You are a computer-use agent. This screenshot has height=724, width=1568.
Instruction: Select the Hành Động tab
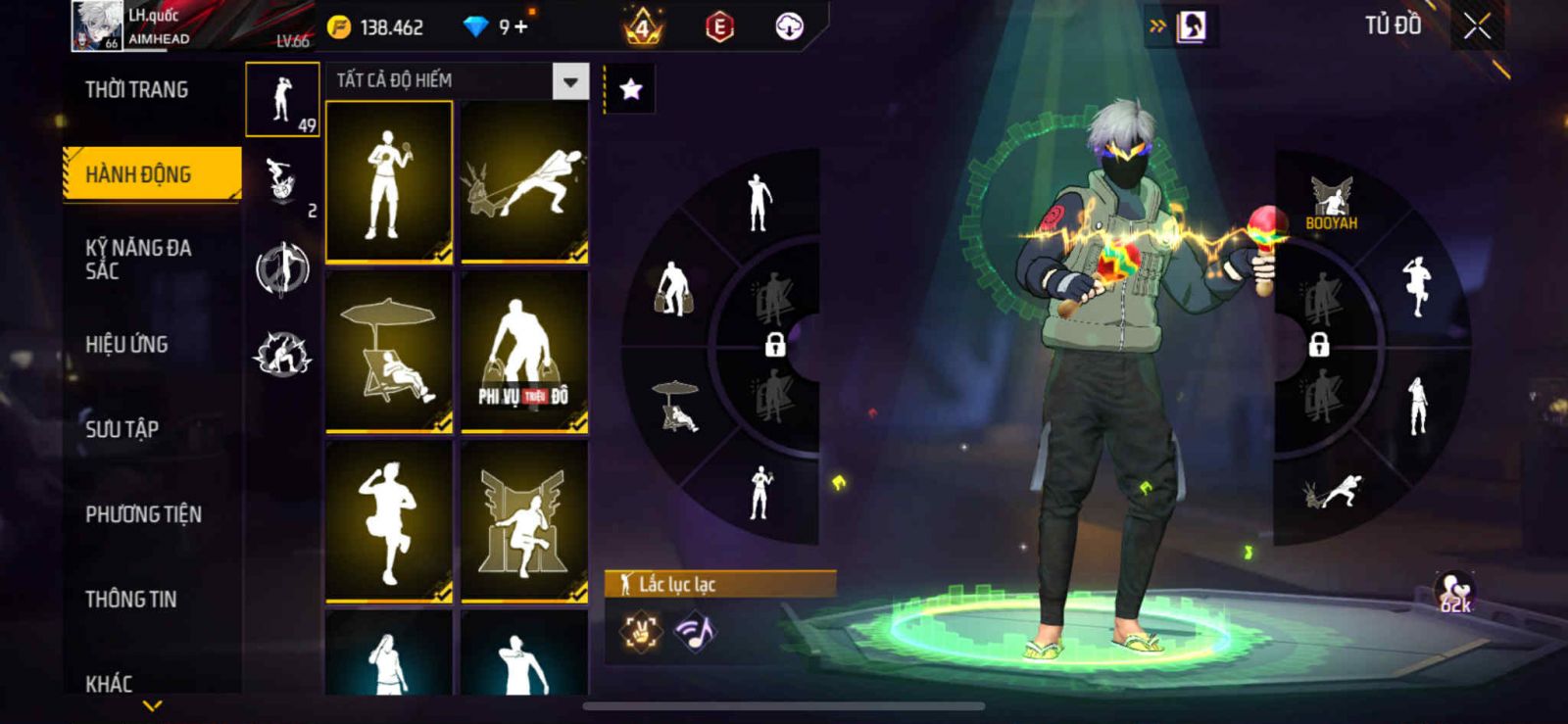click(151, 174)
